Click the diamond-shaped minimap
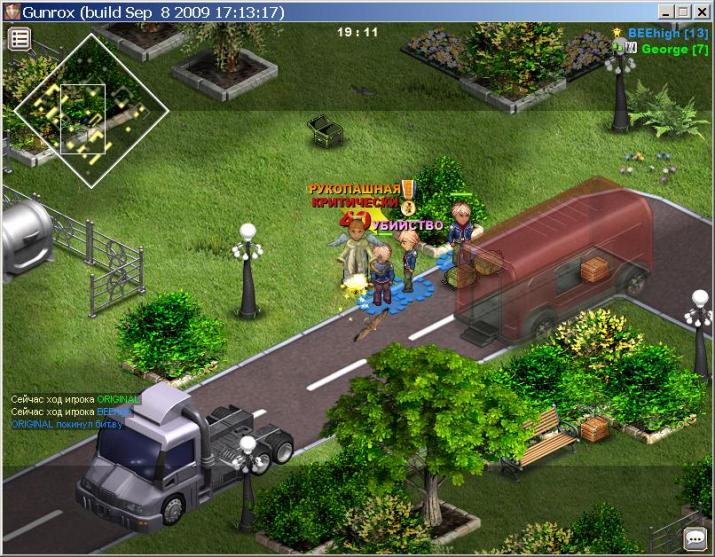This screenshot has height=557, width=715. point(83,112)
